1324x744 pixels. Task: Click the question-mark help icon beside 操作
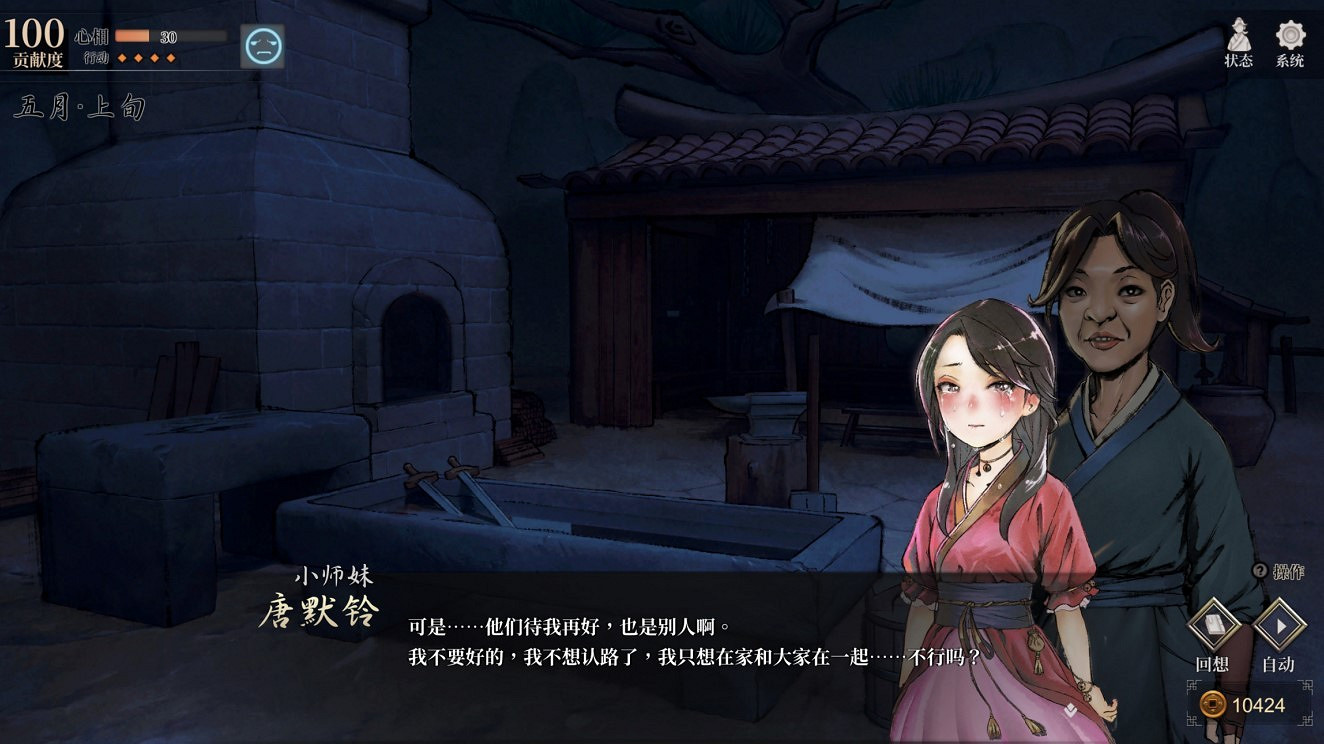(1259, 570)
